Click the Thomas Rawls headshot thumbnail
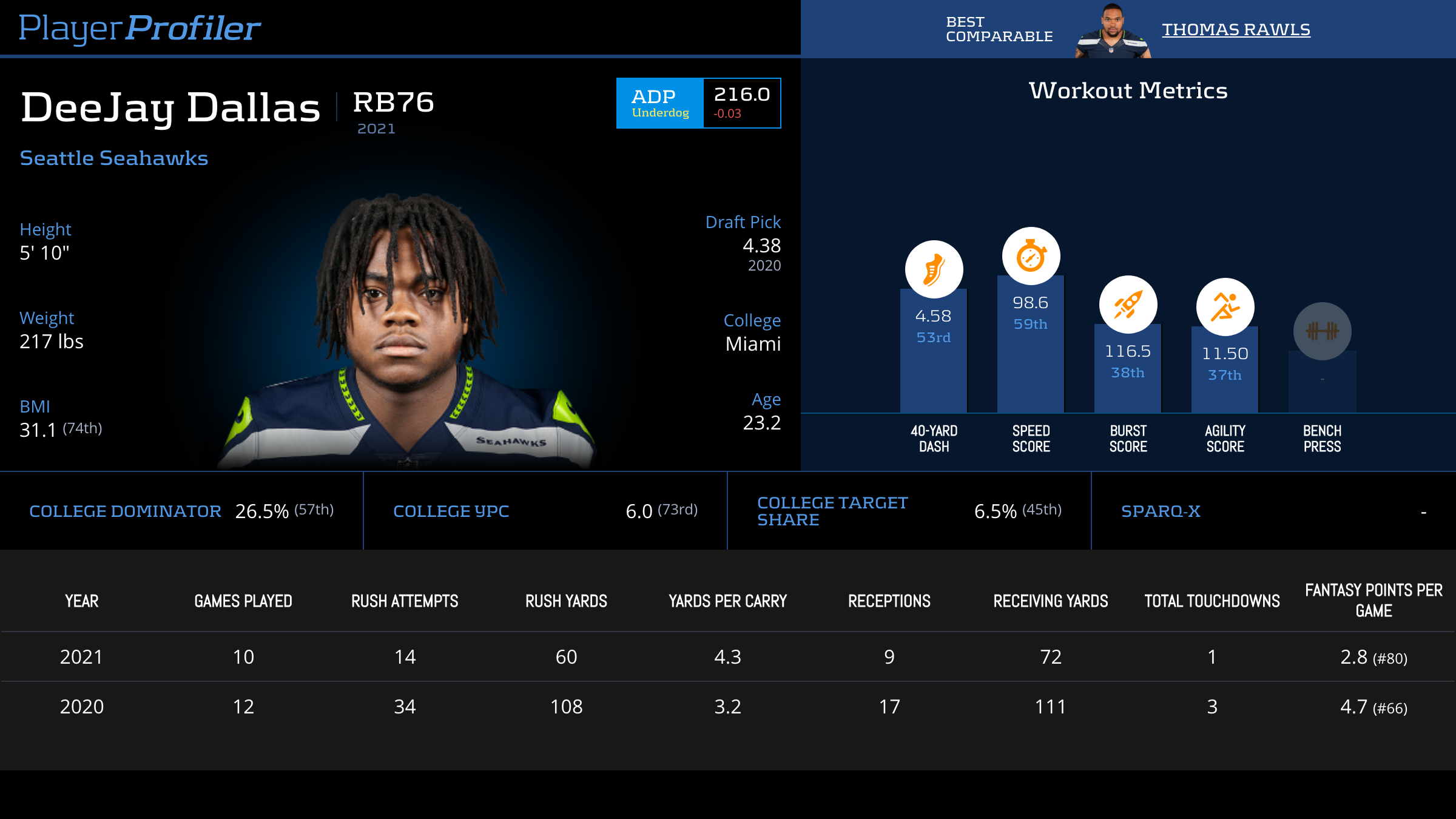The height and width of the screenshot is (819, 1456). point(1113,32)
